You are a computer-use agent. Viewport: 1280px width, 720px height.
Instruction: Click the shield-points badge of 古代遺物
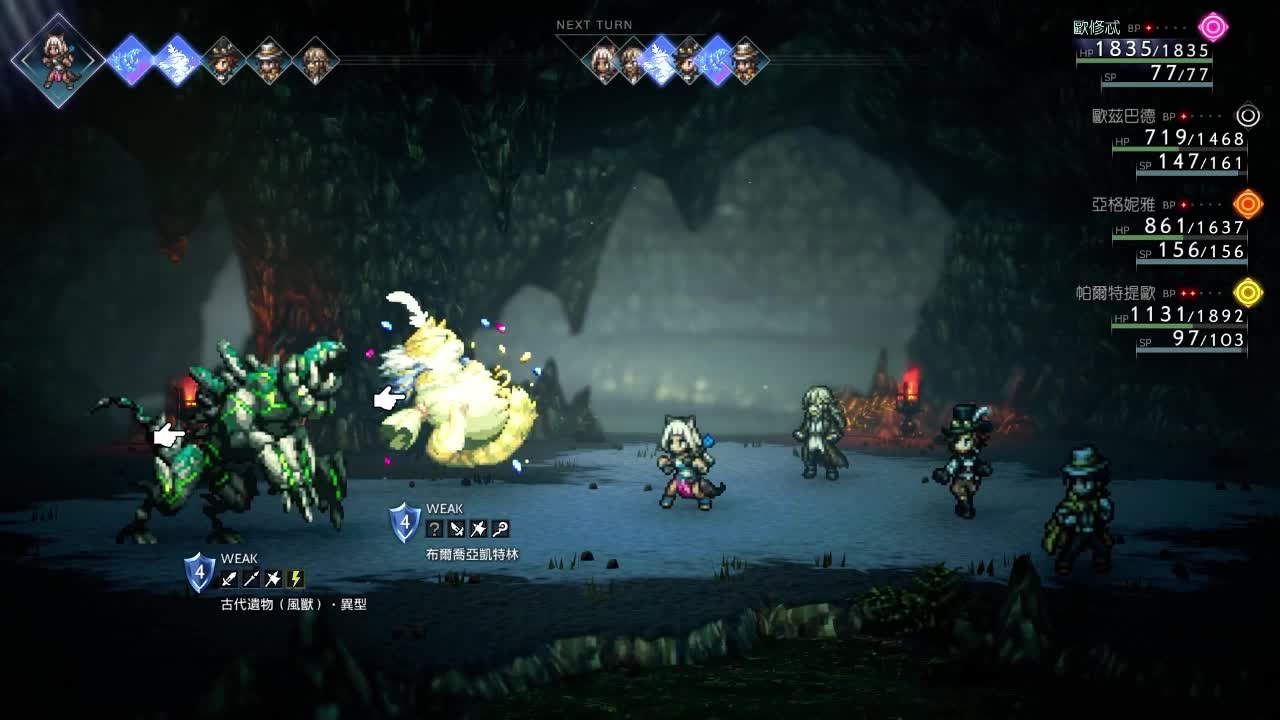(199, 572)
